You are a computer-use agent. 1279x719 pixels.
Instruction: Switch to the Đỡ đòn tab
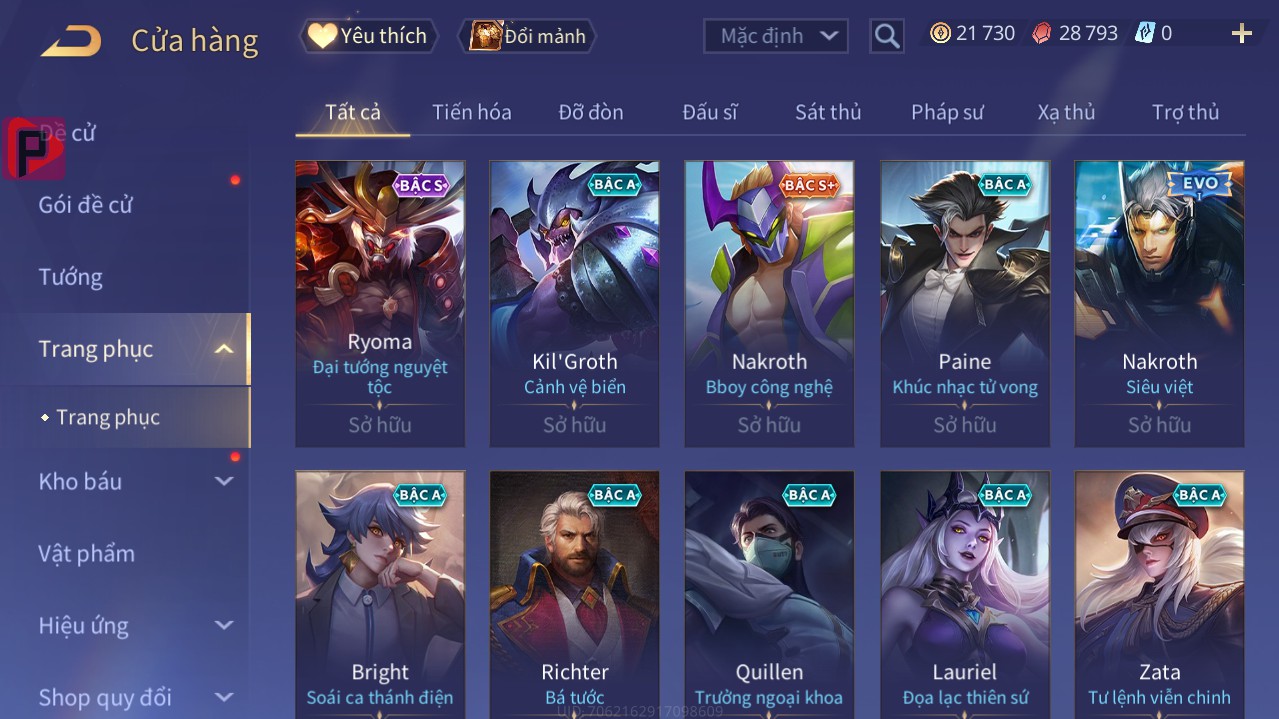coord(590,112)
